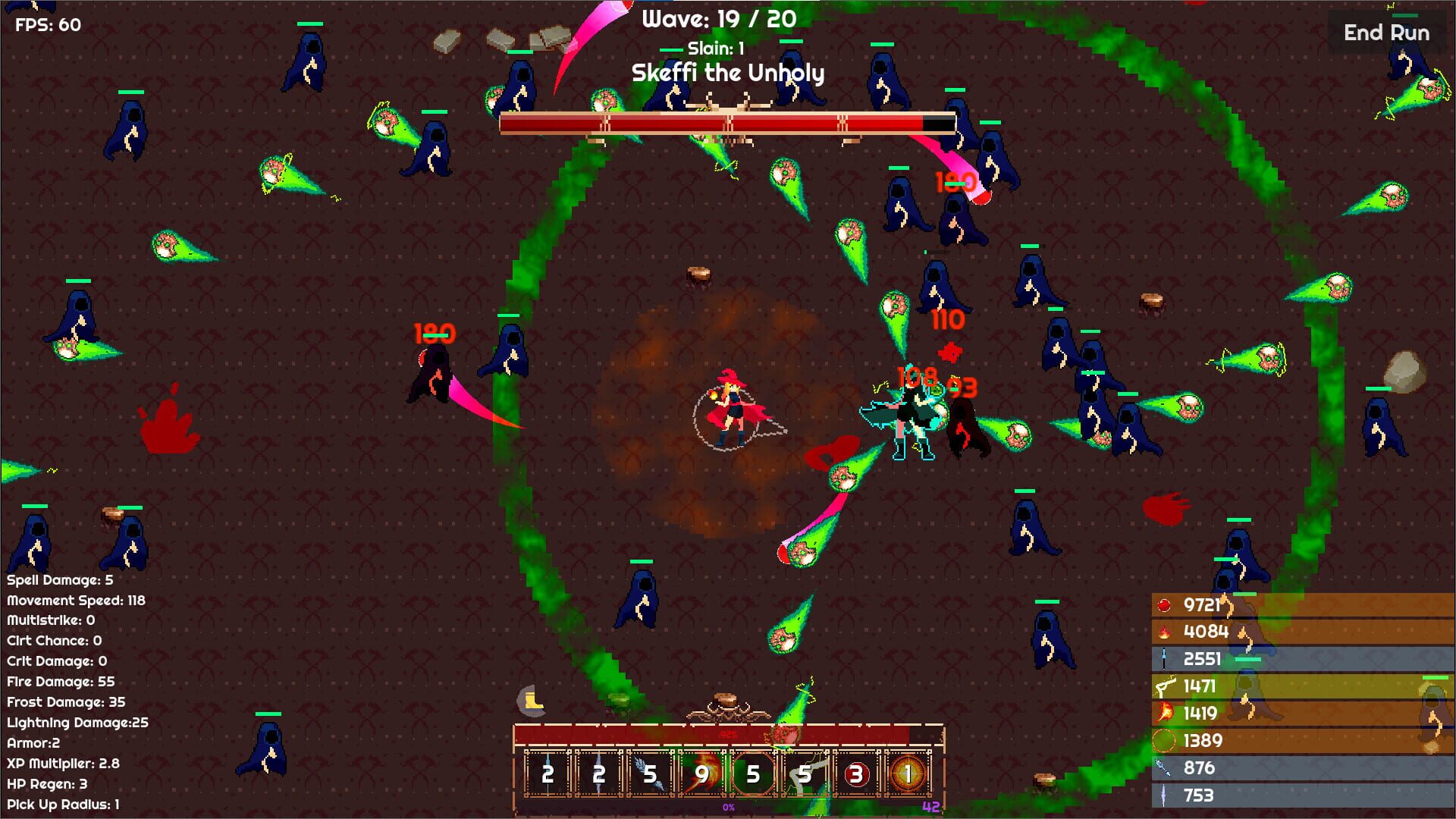This screenshot has height=819, width=1456.
Task: Select the glowing sun orb spell with 1 charge
Action: pyautogui.click(x=908, y=775)
